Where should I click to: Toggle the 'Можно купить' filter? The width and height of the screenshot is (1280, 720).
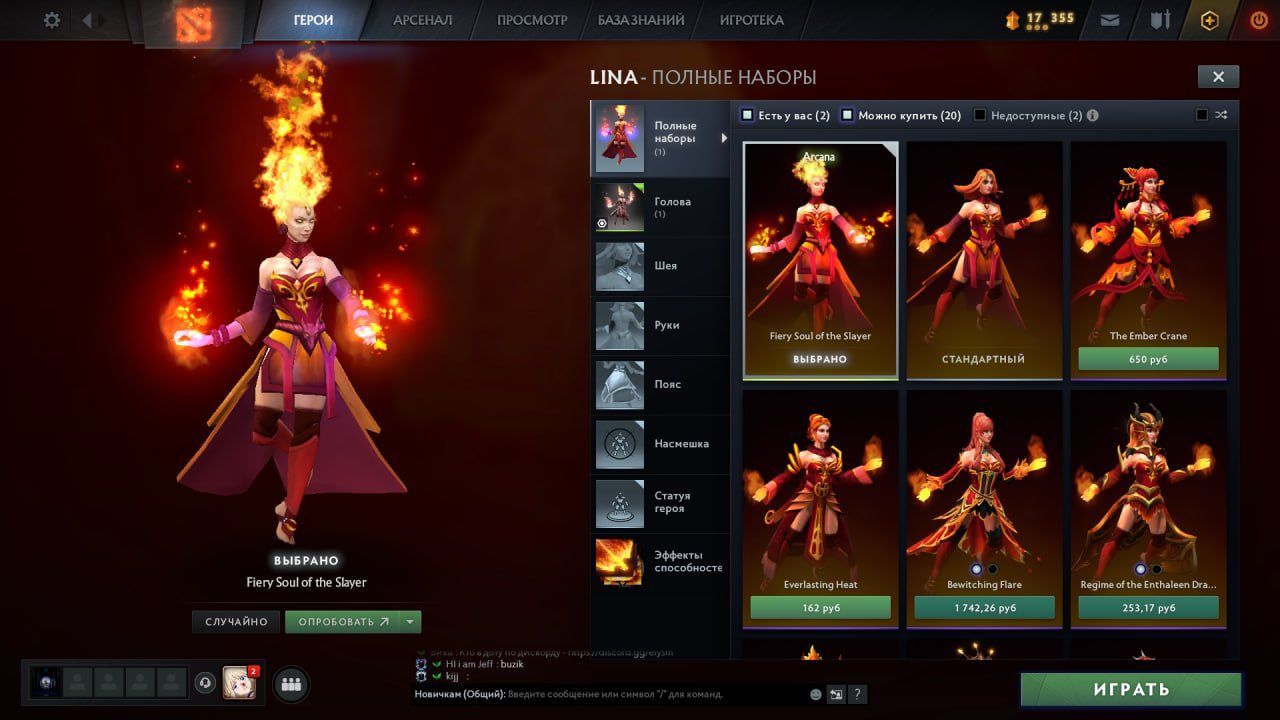847,115
